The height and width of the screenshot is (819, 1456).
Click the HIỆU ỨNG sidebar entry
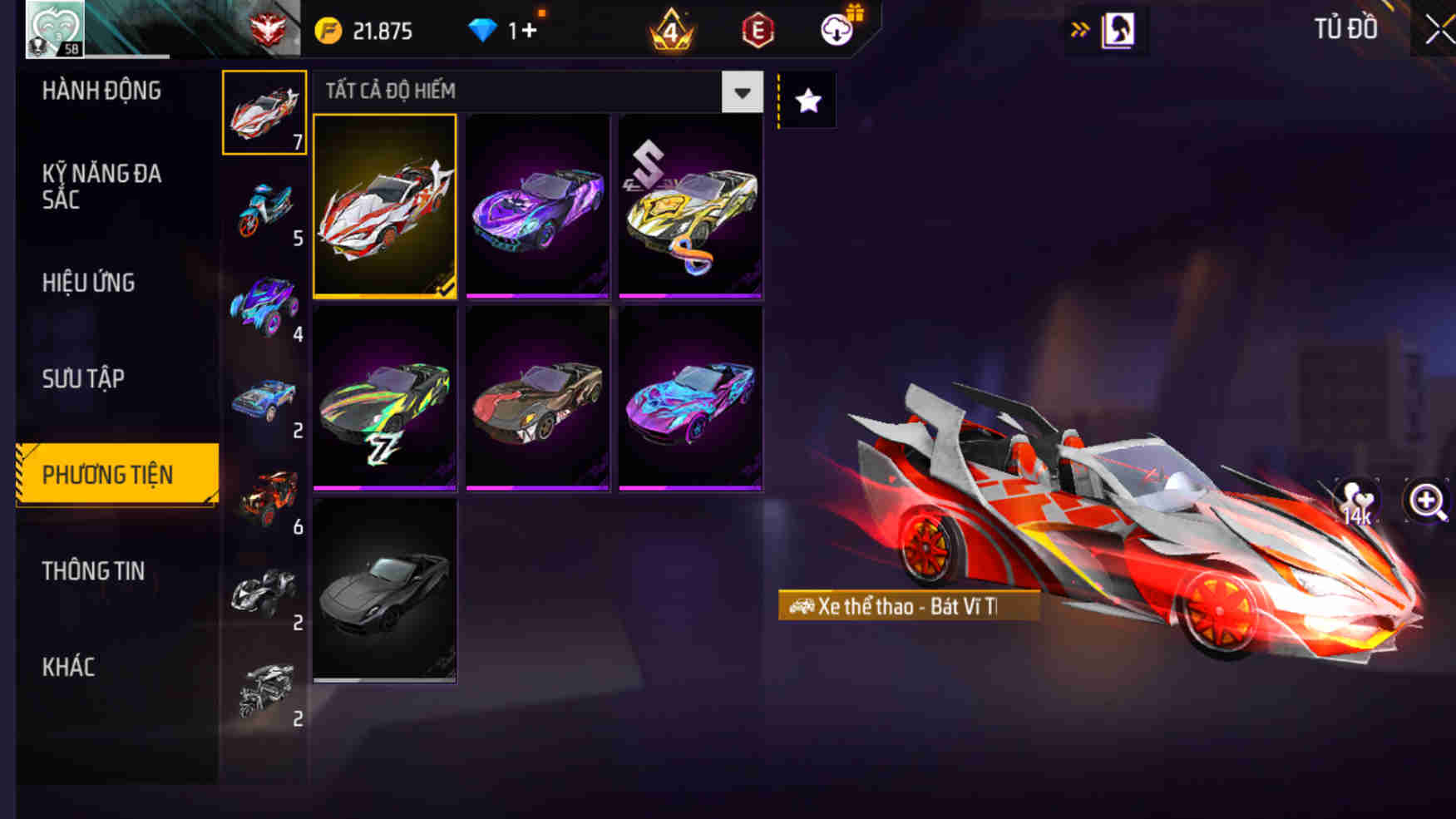(87, 283)
